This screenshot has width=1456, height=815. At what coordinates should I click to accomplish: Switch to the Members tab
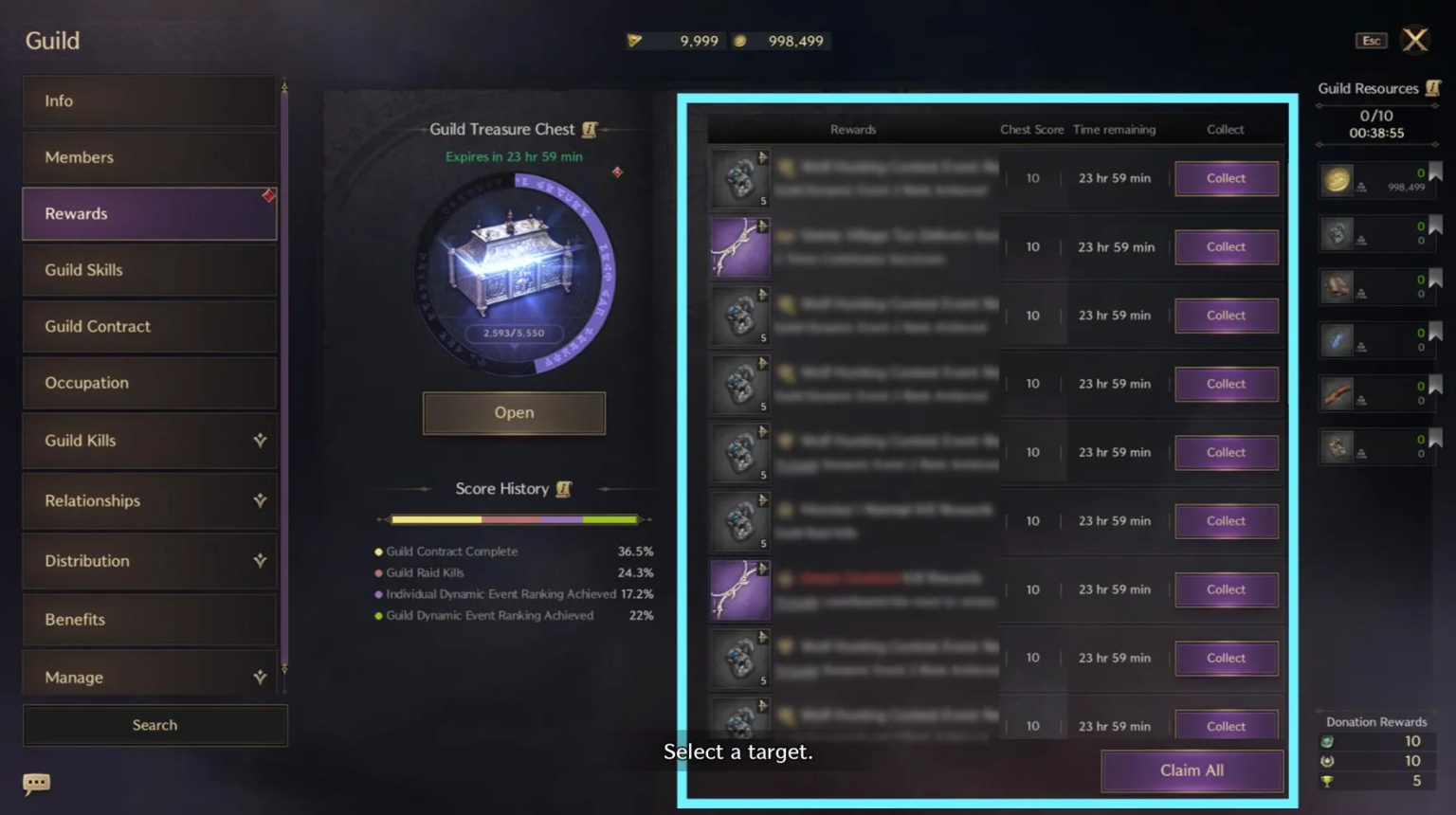point(149,157)
